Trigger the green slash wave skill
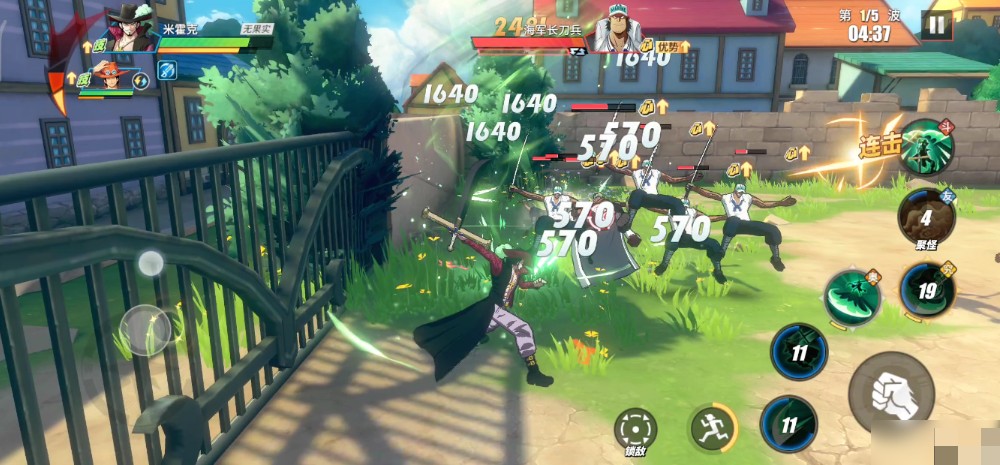 pyautogui.click(x=853, y=297)
